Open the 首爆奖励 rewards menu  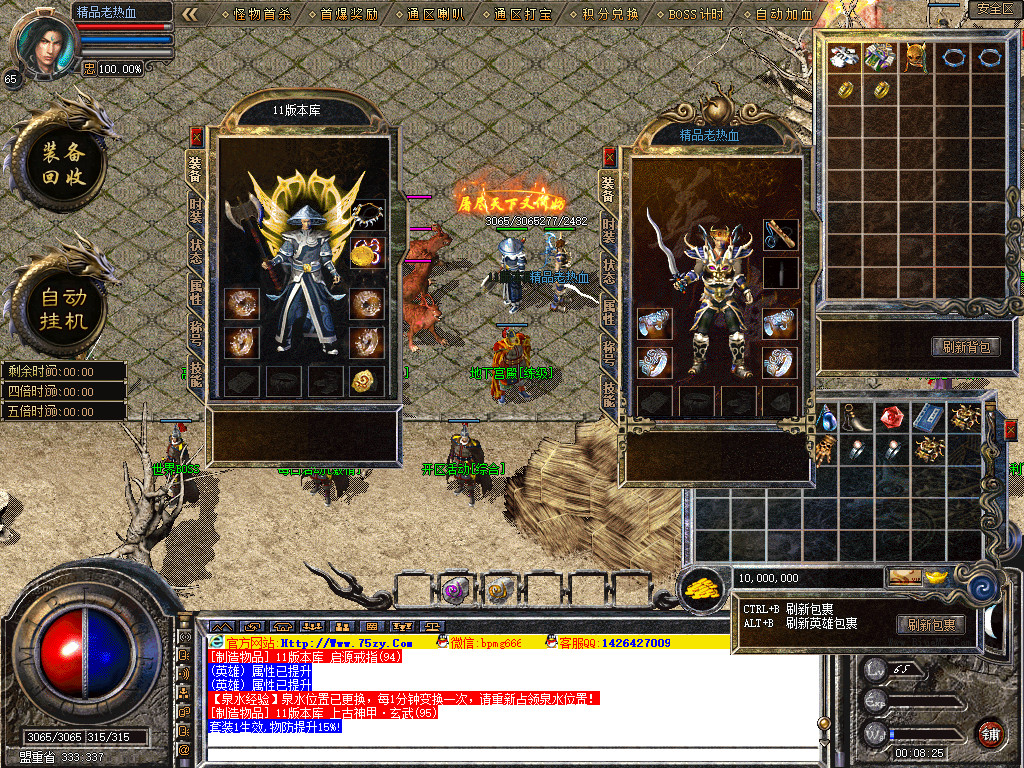click(x=349, y=14)
